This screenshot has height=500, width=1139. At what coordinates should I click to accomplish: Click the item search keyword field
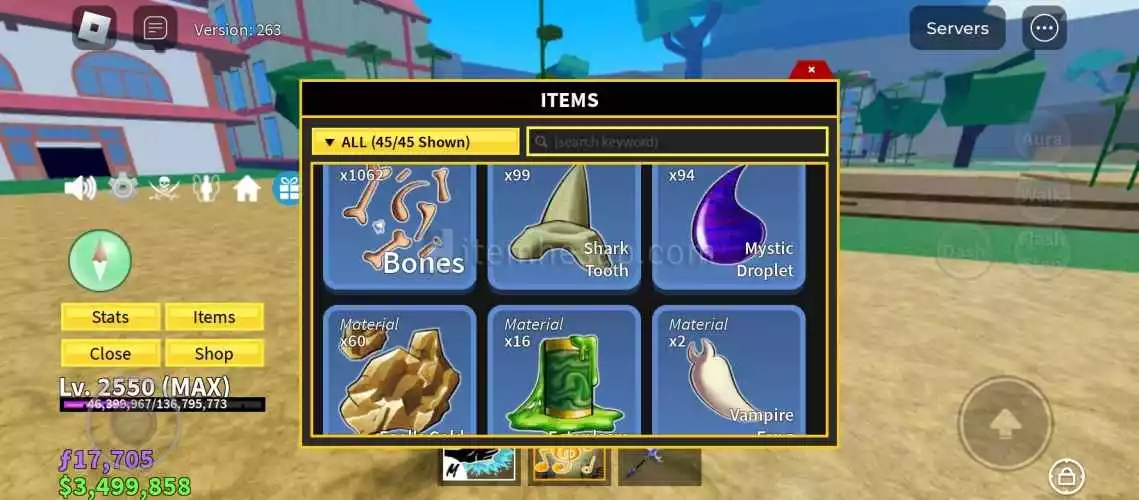point(677,142)
